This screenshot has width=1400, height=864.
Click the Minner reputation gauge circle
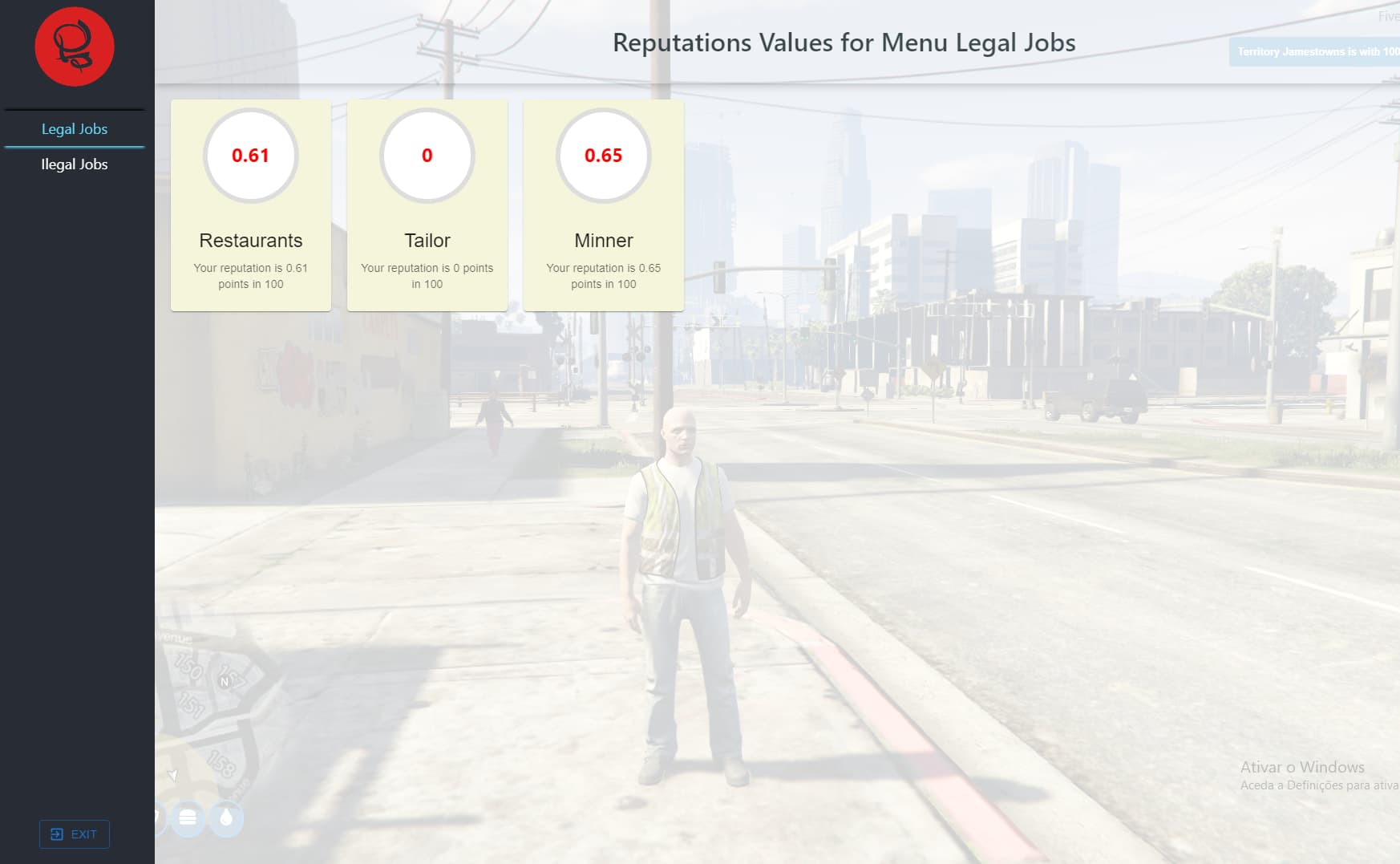(604, 156)
